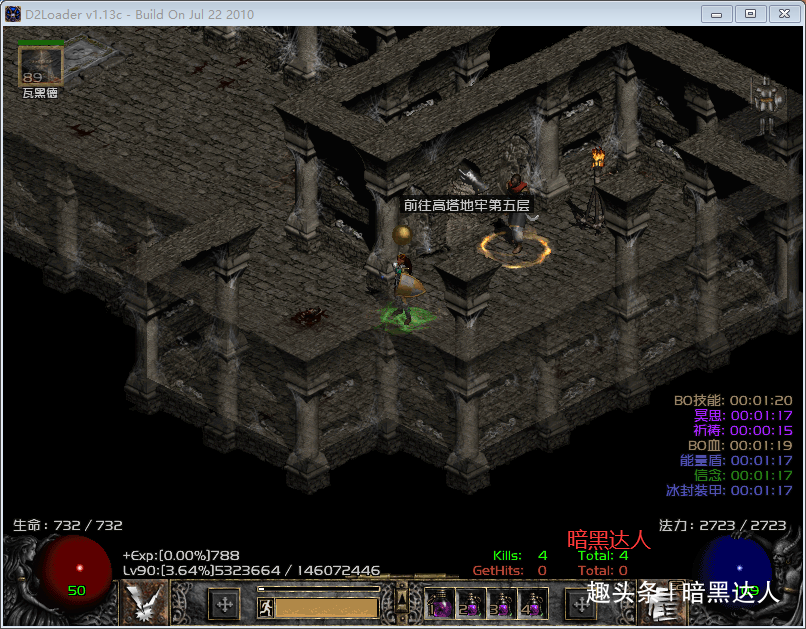
Task: Minimize the D2Loader window
Action: (716, 14)
